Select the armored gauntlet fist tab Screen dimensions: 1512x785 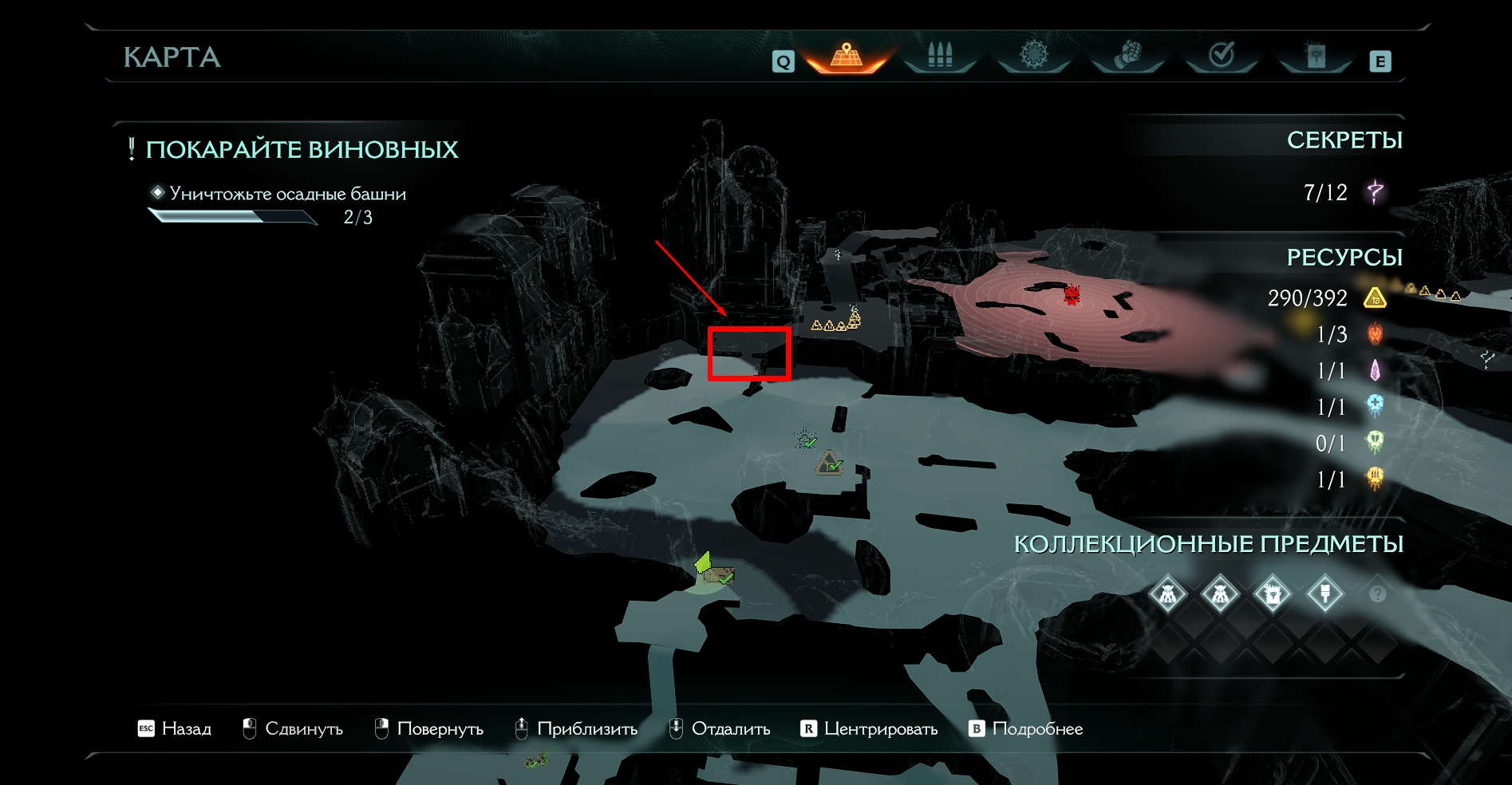pyautogui.click(x=1127, y=56)
